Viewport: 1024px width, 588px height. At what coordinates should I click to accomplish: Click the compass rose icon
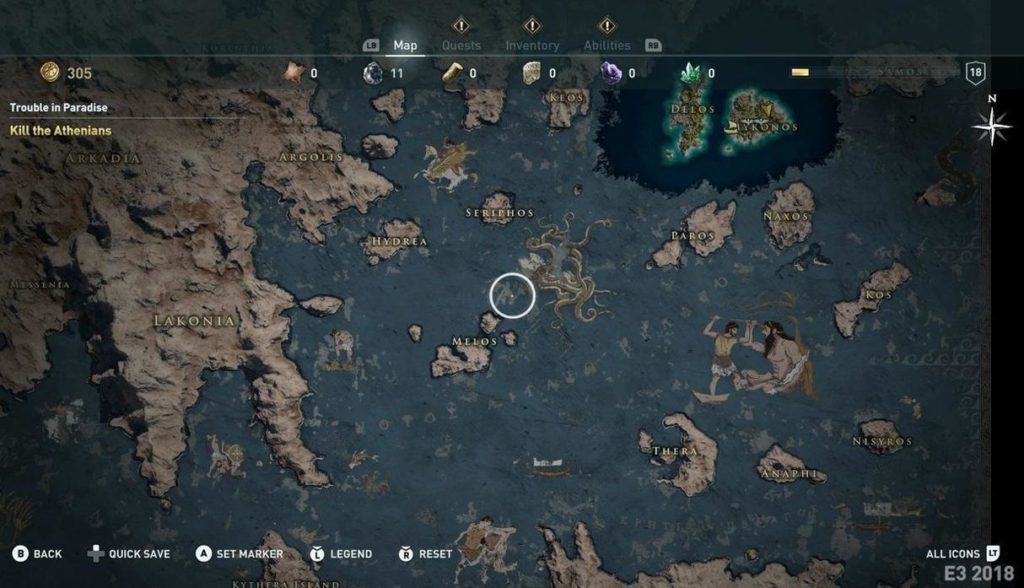(x=991, y=127)
